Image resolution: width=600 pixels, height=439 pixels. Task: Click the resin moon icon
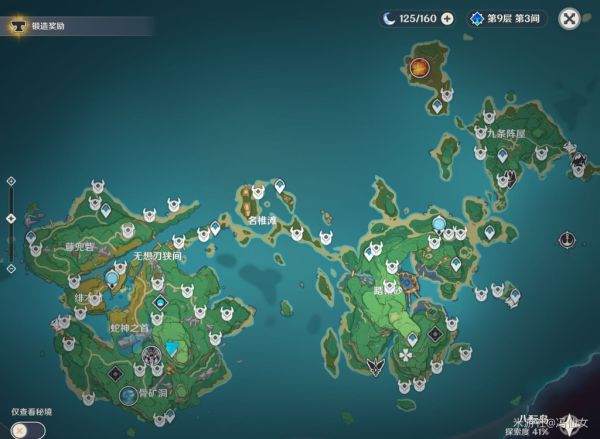pyautogui.click(x=386, y=18)
